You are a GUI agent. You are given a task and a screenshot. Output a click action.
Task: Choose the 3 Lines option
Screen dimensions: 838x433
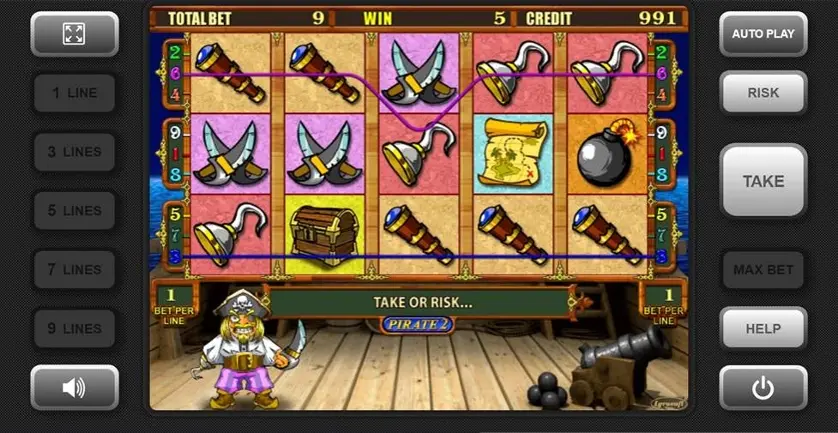click(x=74, y=152)
